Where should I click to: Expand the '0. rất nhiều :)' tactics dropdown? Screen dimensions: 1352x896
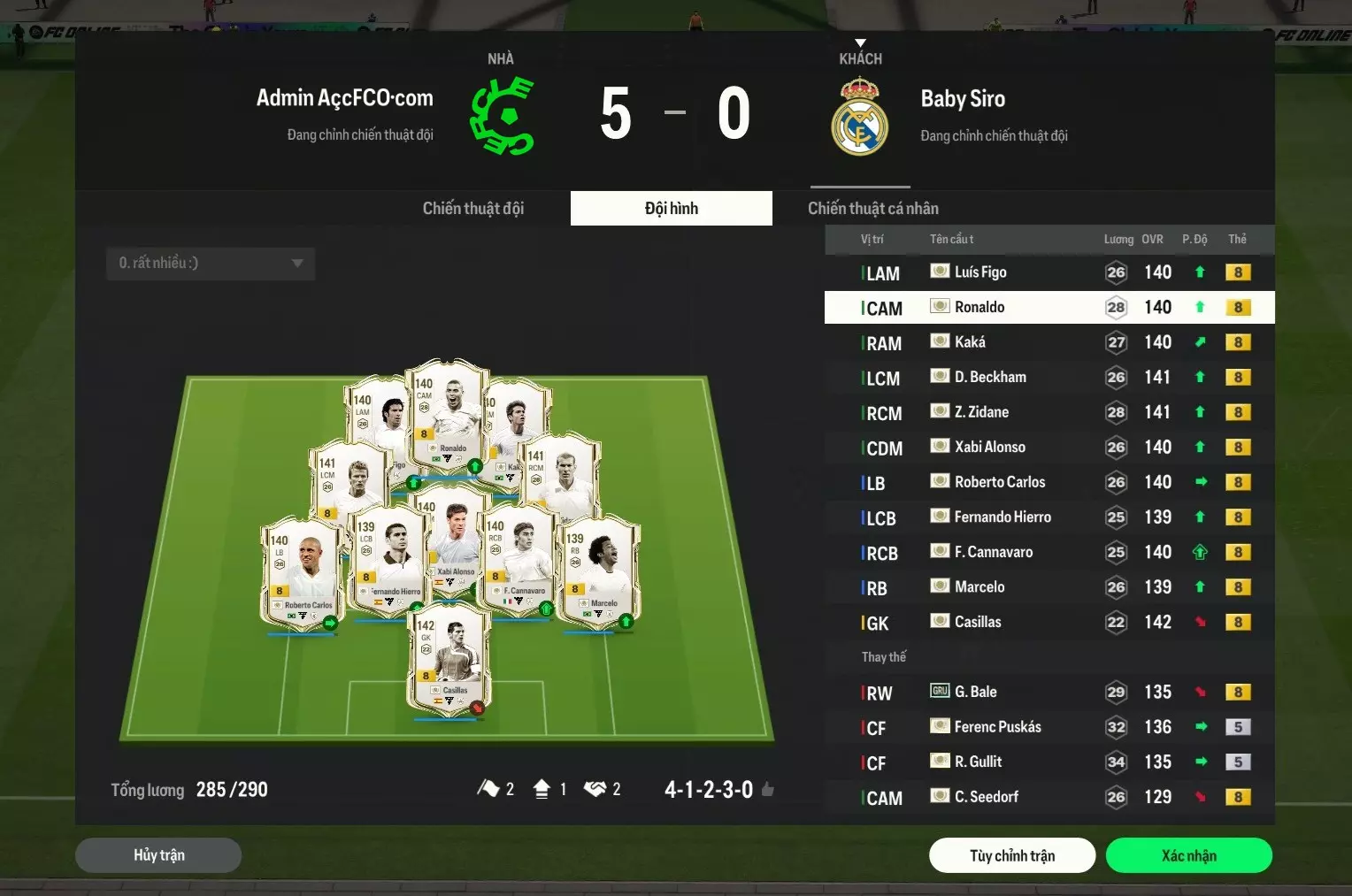(211, 264)
